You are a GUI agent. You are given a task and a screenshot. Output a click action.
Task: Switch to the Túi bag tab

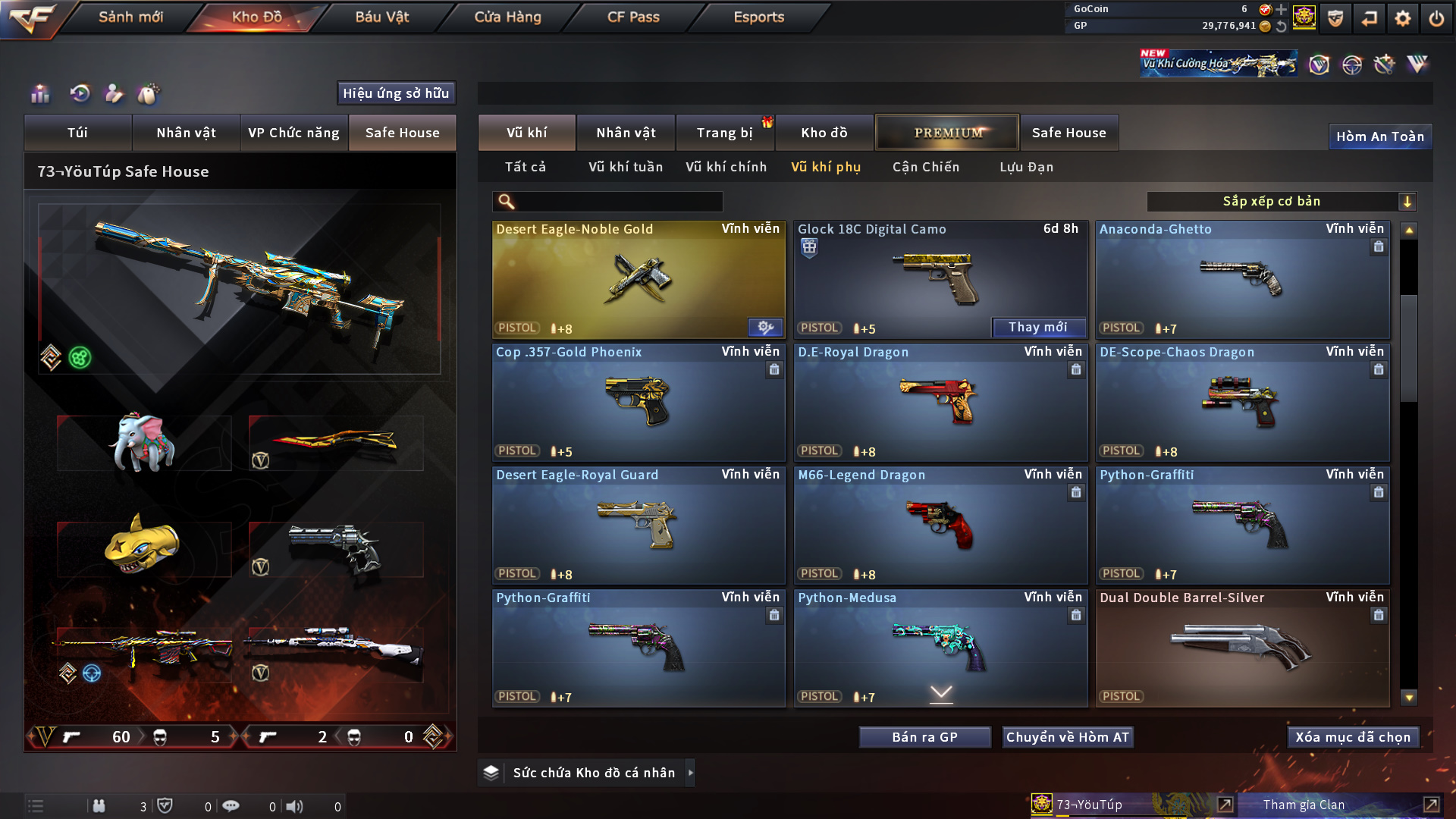click(x=77, y=133)
